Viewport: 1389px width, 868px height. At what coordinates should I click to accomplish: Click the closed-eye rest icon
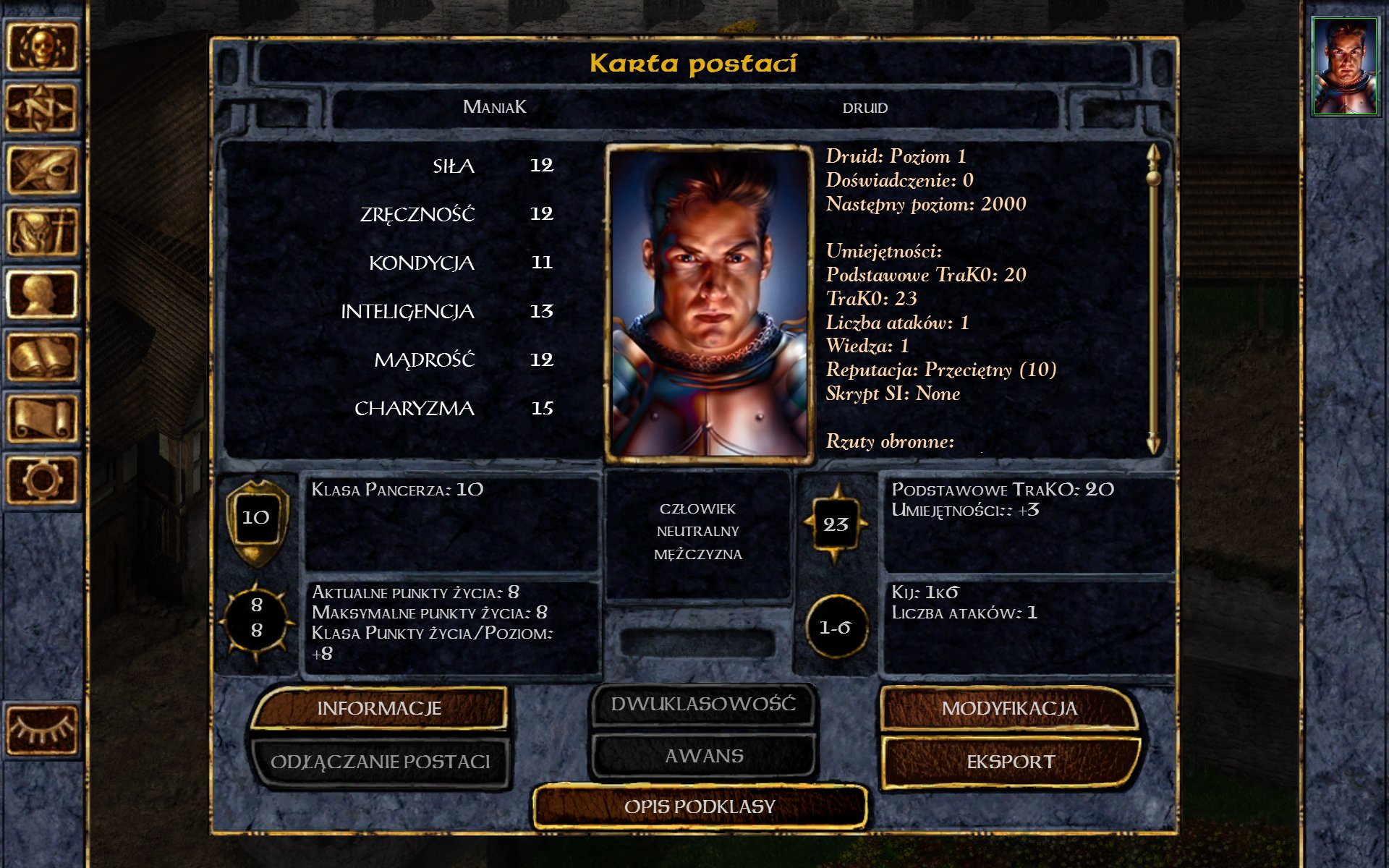(x=42, y=731)
